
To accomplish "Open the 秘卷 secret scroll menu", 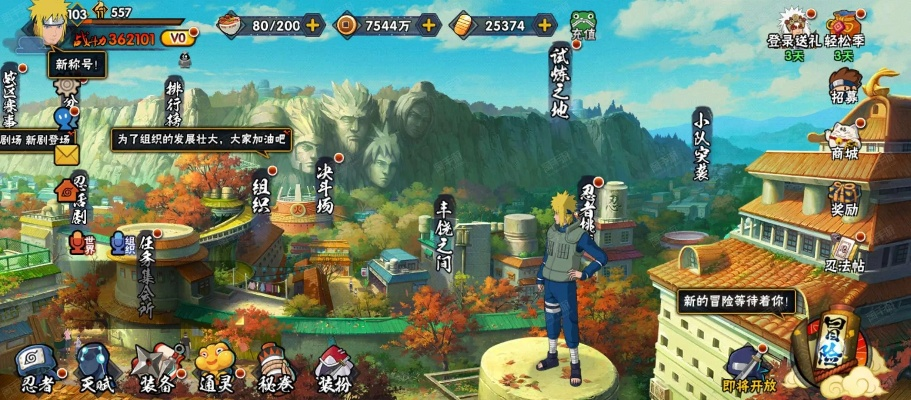I will [275, 367].
